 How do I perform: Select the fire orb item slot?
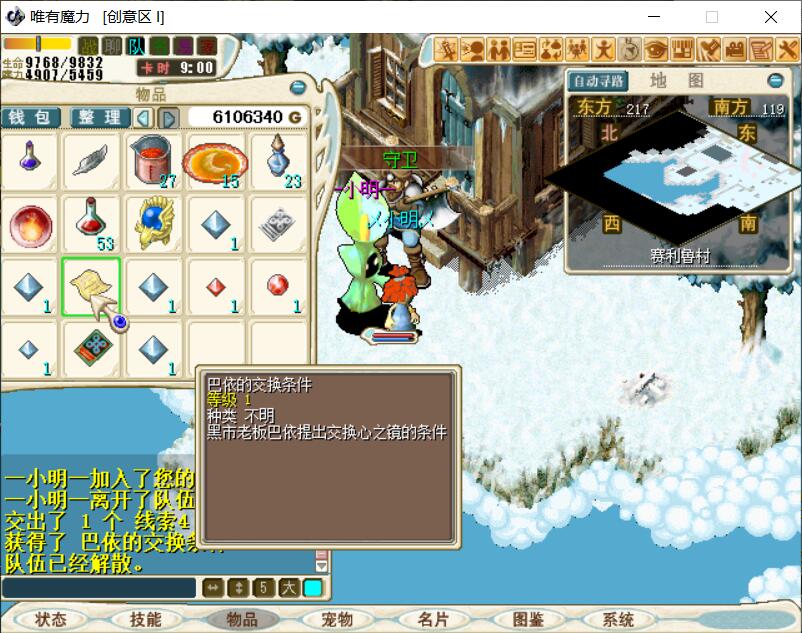pyautogui.click(x=29, y=223)
